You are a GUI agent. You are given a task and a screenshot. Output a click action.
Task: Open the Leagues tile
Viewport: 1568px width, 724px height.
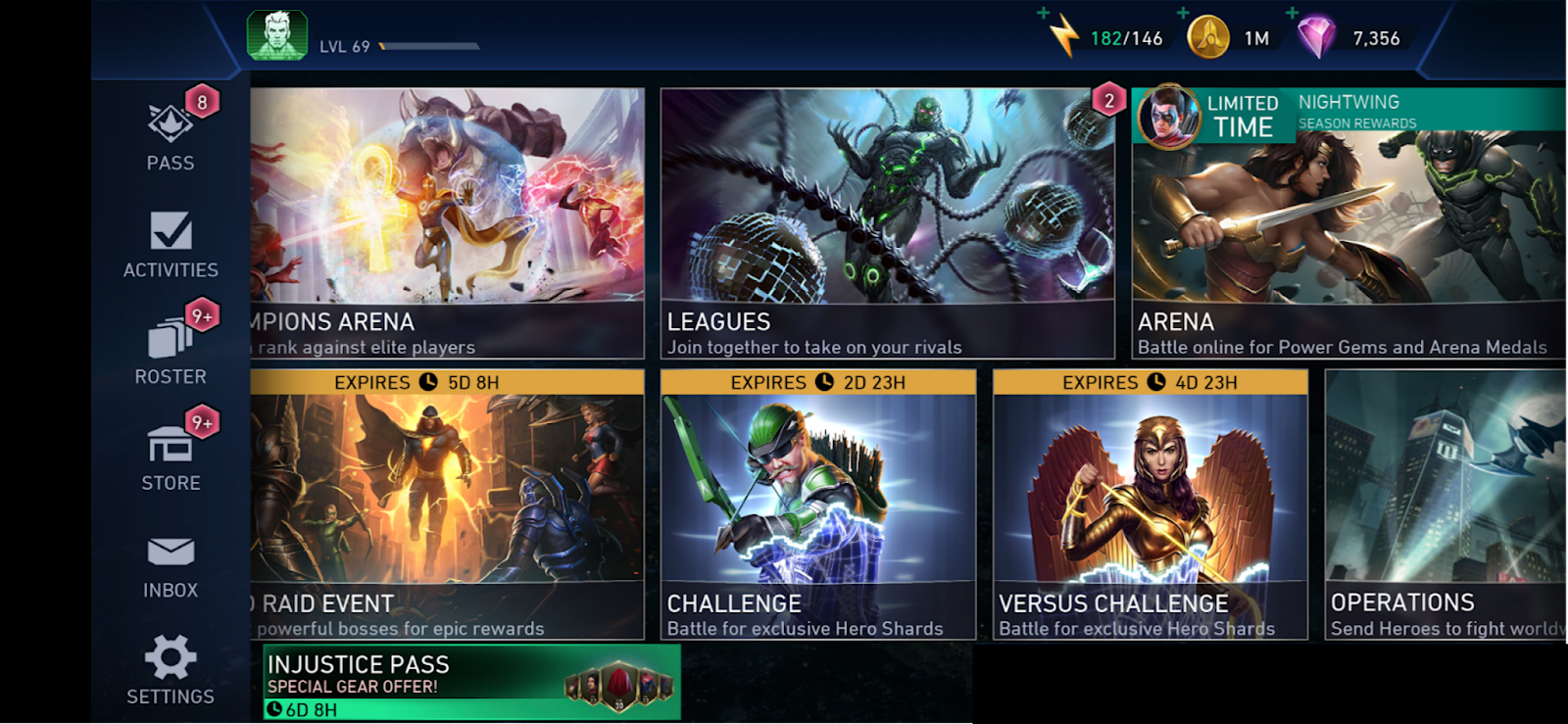point(887,223)
